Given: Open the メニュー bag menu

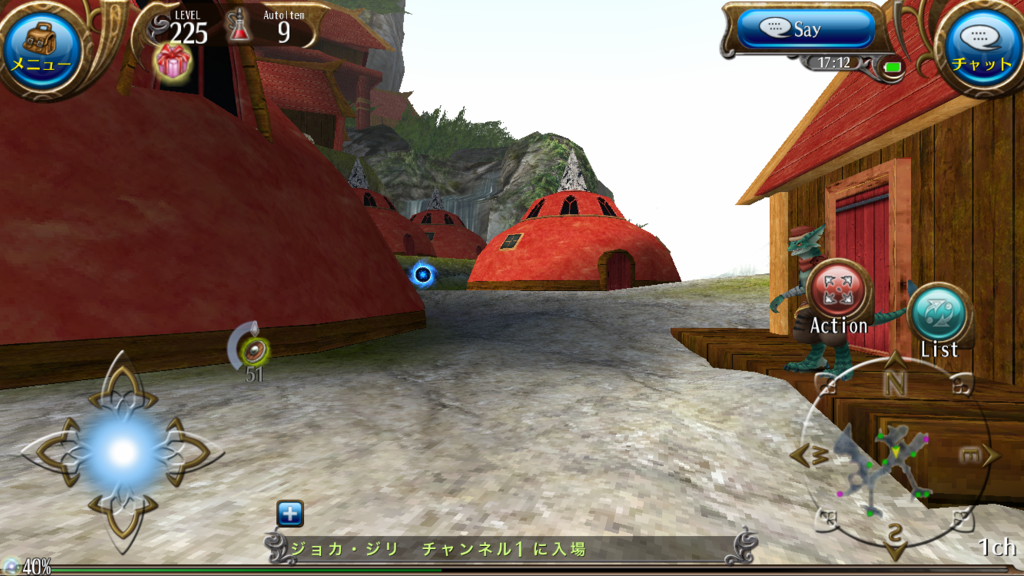Looking at the screenshot, I should click(x=42, y=45).
